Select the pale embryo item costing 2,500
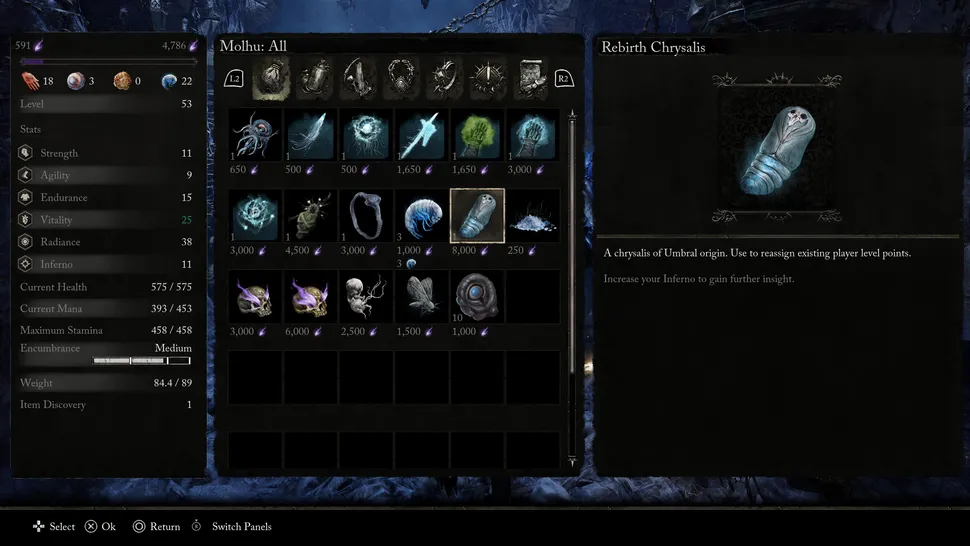Image resolution: width=970 pixels, height=546 pixels. [366, 296]
